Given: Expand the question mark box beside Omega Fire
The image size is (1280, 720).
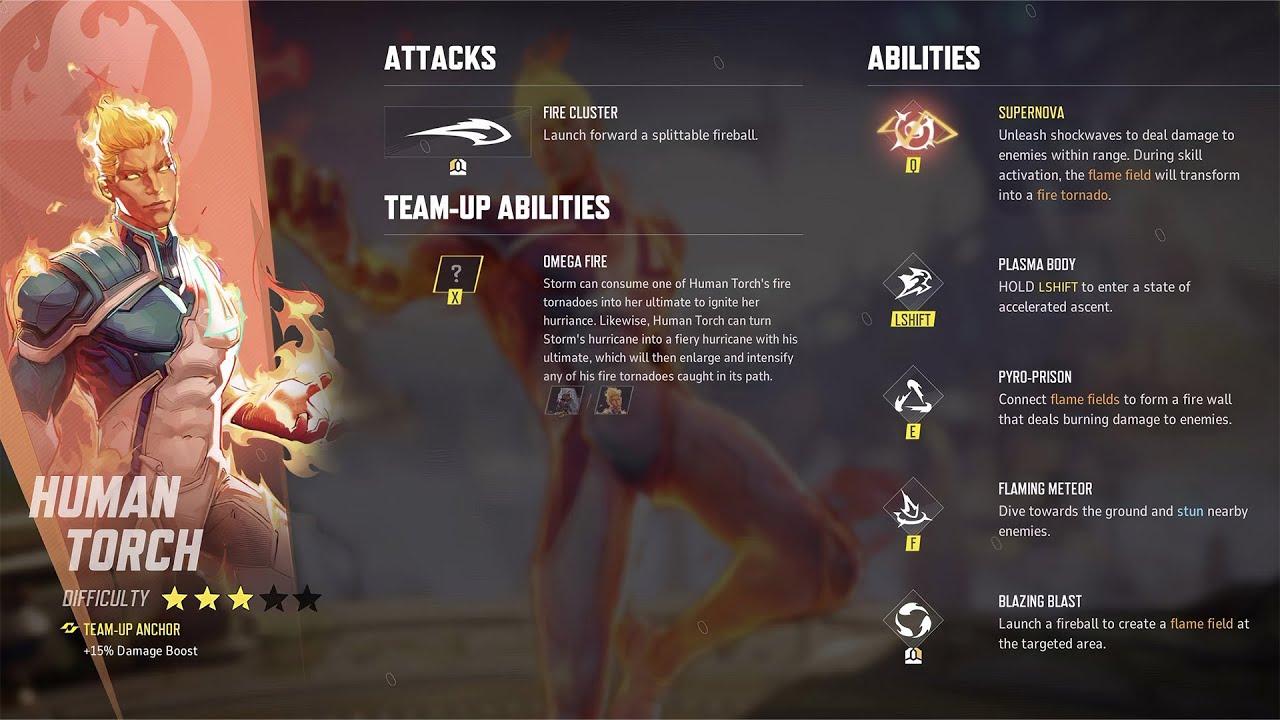Looking at the screenshot, I should [x=456, y=273].
